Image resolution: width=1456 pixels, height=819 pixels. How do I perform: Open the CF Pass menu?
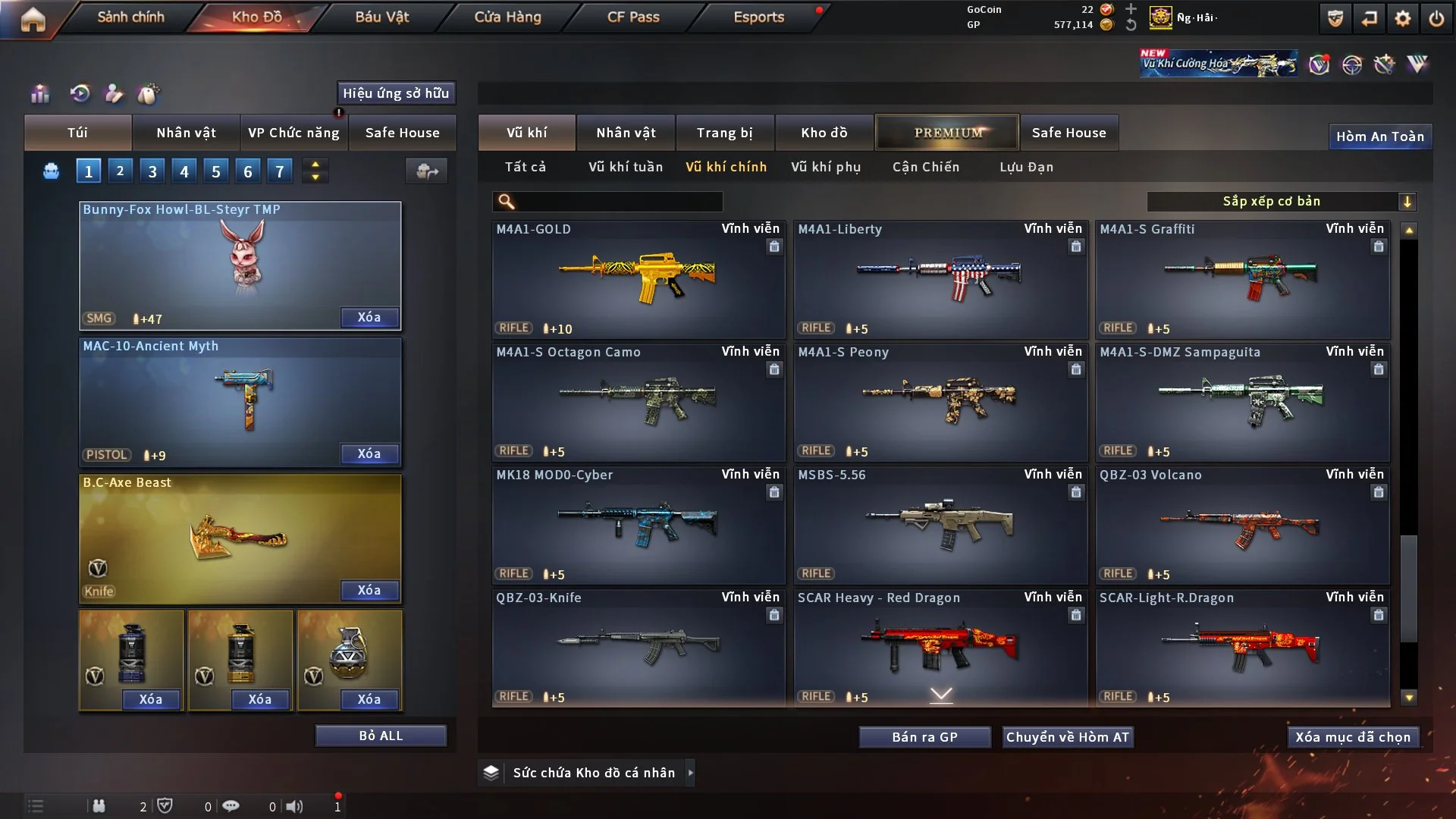click(x=633, y=17)
